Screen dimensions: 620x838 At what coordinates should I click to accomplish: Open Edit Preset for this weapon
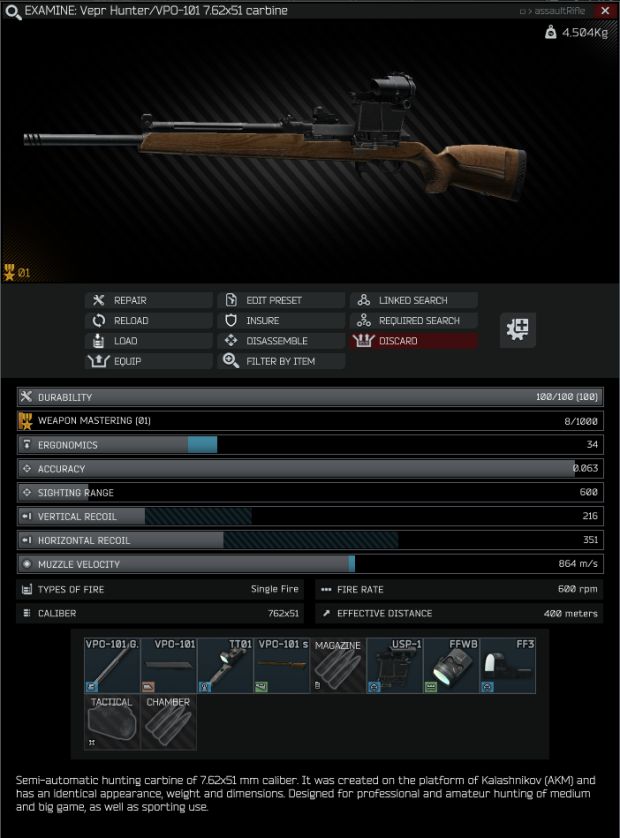(281, 300)
